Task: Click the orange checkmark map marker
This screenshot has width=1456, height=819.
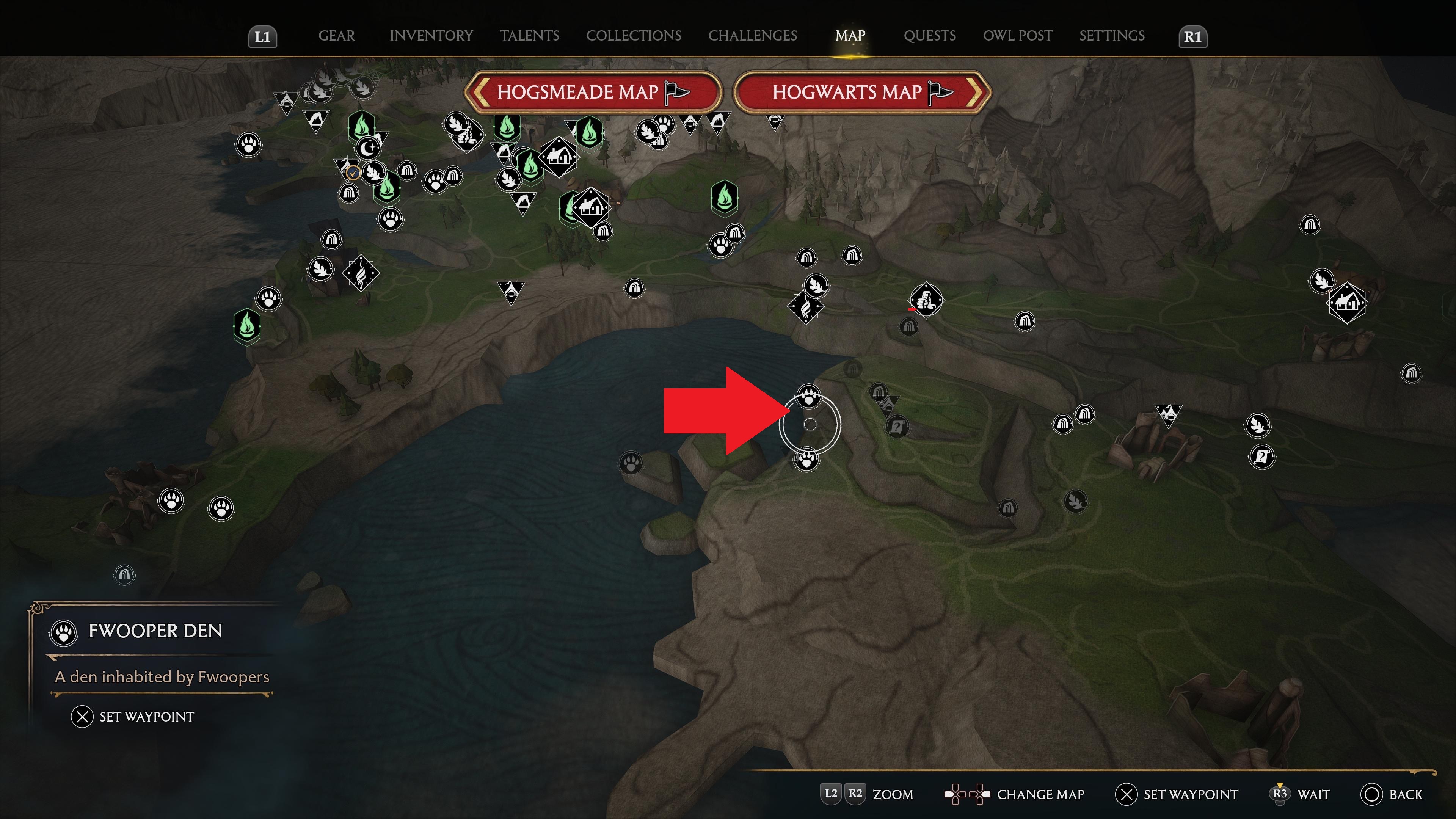Action: click(353, 173)
